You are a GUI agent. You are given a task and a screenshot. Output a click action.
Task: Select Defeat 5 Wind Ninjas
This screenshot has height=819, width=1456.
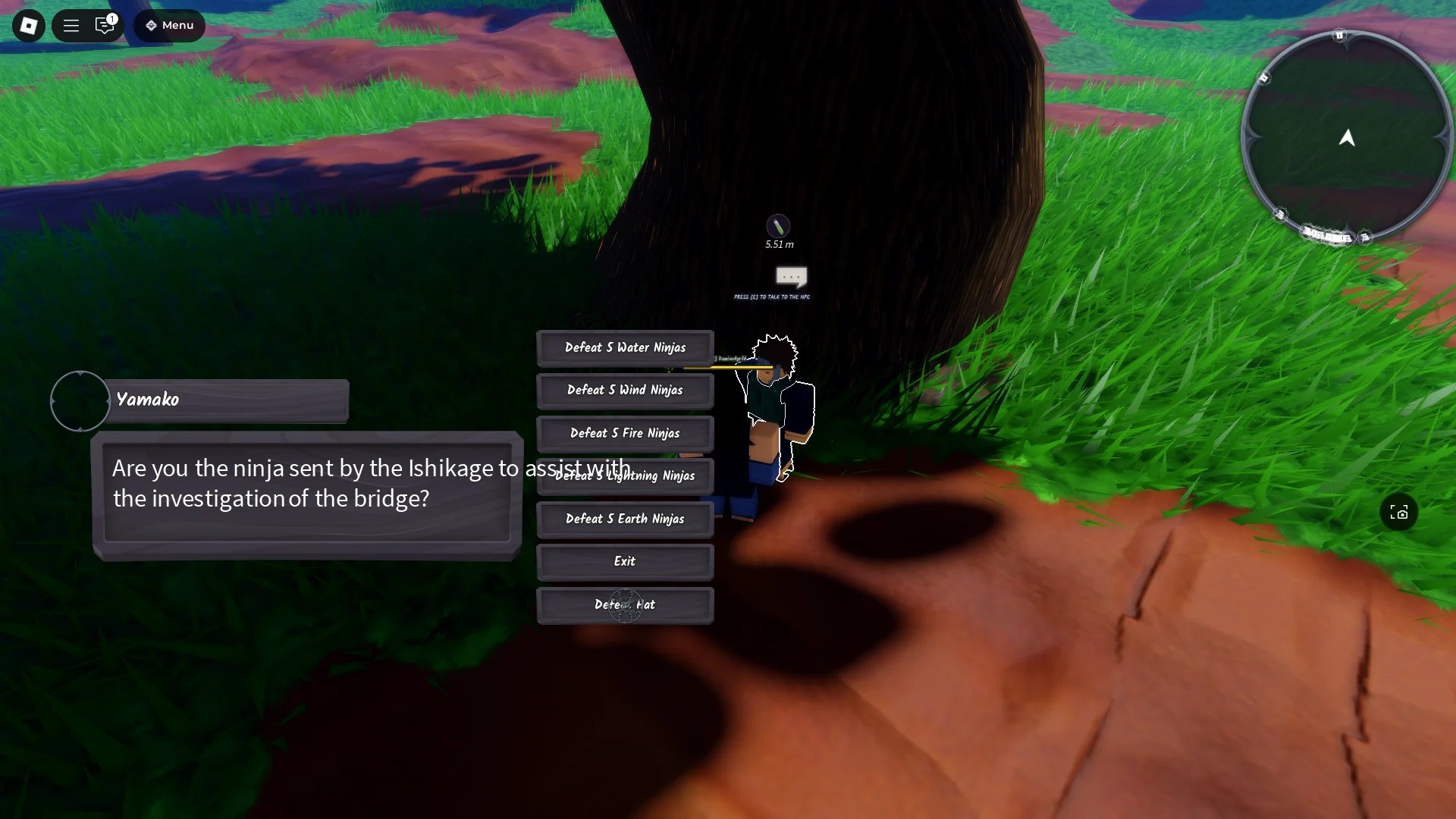tap(625, 390)
